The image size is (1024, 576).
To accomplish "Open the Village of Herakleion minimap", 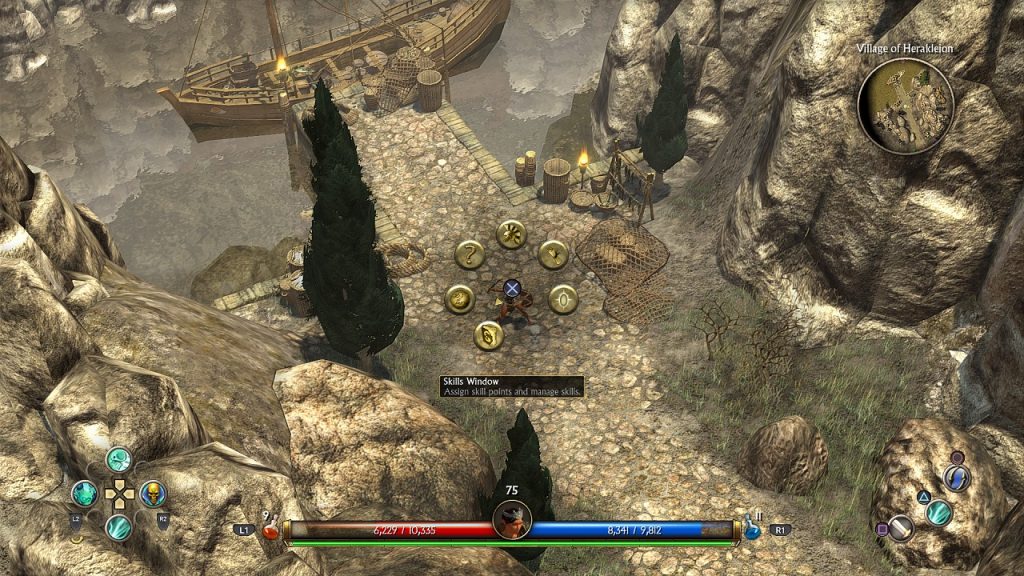I will click(x=906, y=106).
